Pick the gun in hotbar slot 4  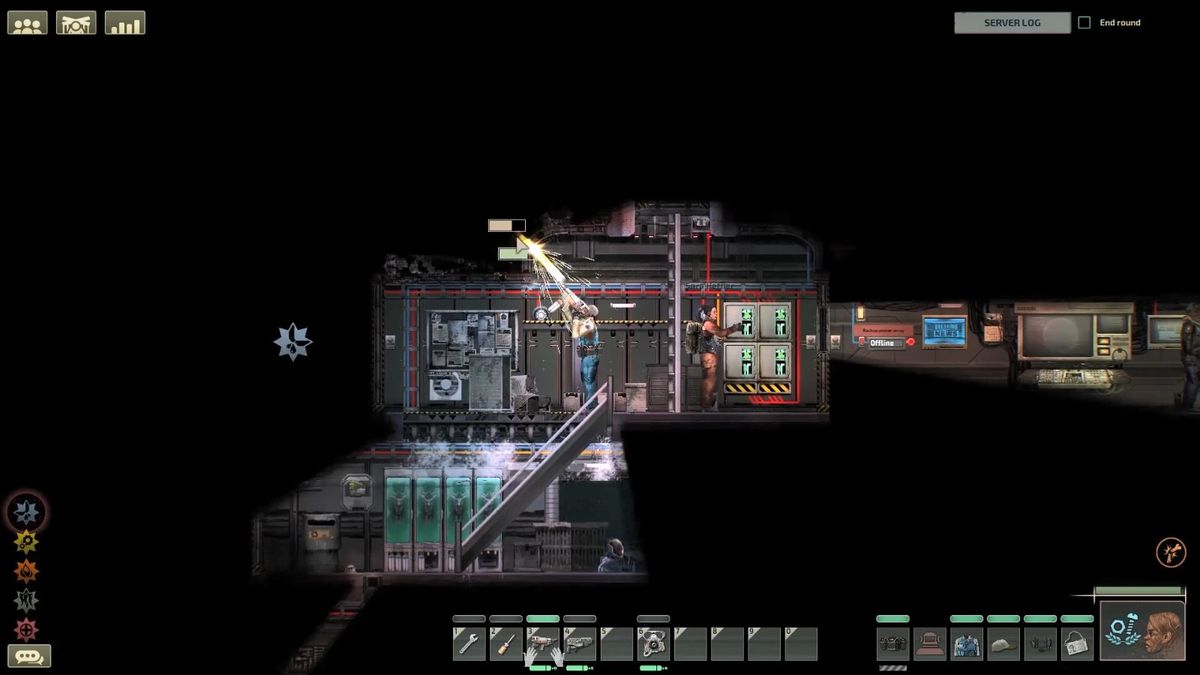tap(580, 643)
